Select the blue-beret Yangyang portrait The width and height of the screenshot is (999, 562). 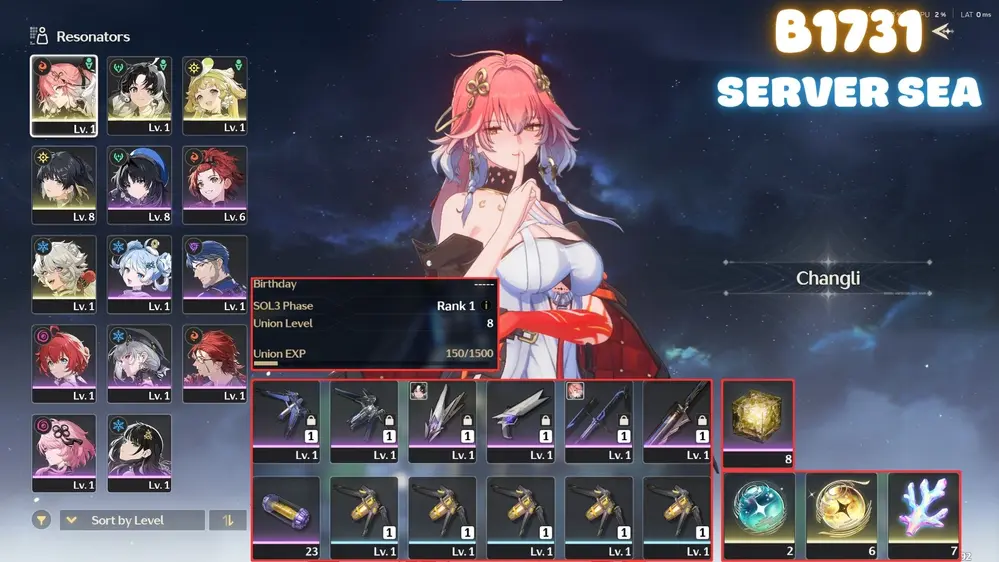(139, 184)
